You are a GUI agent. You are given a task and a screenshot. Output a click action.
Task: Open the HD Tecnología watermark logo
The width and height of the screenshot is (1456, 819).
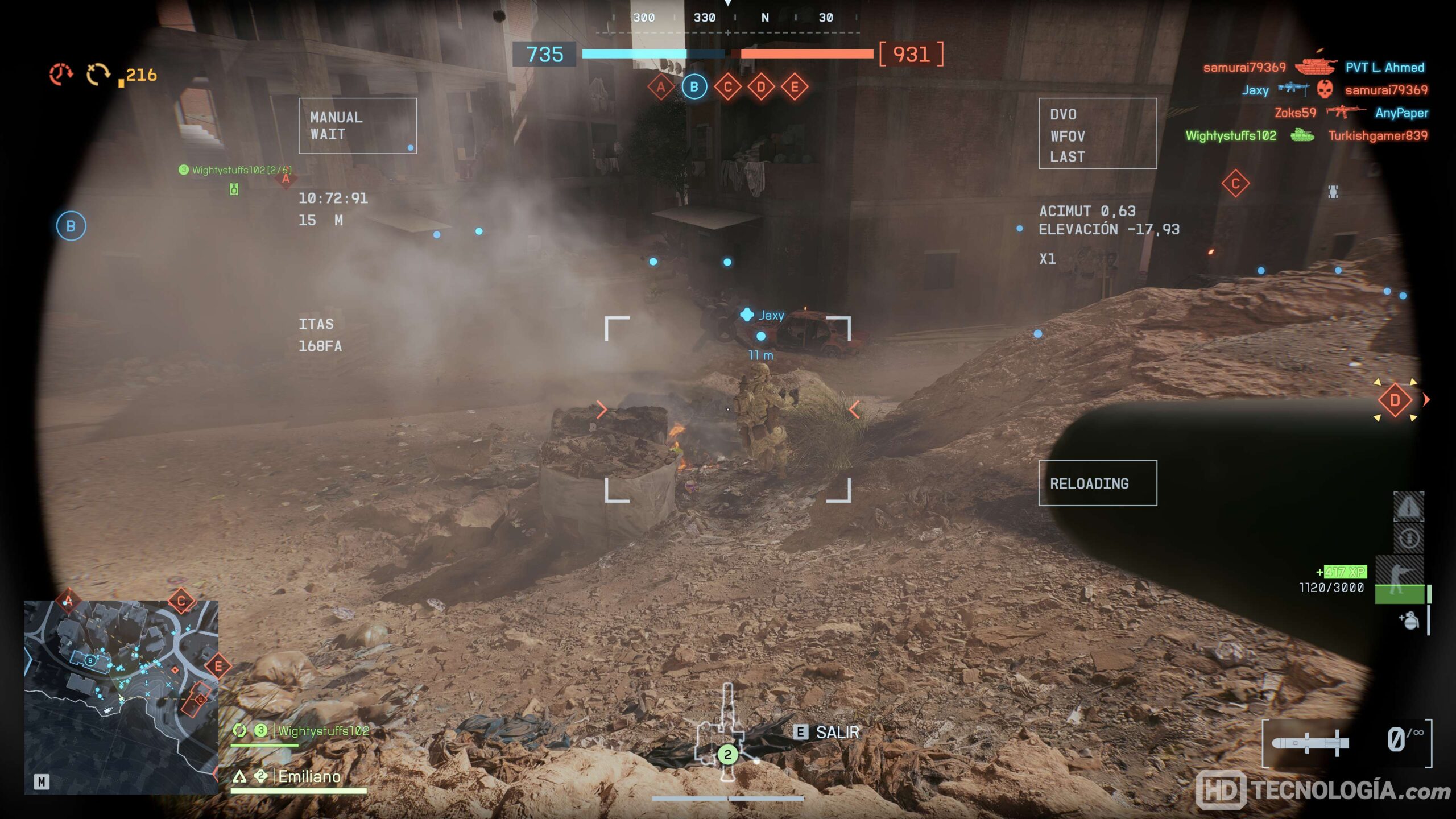[1322, 789]
